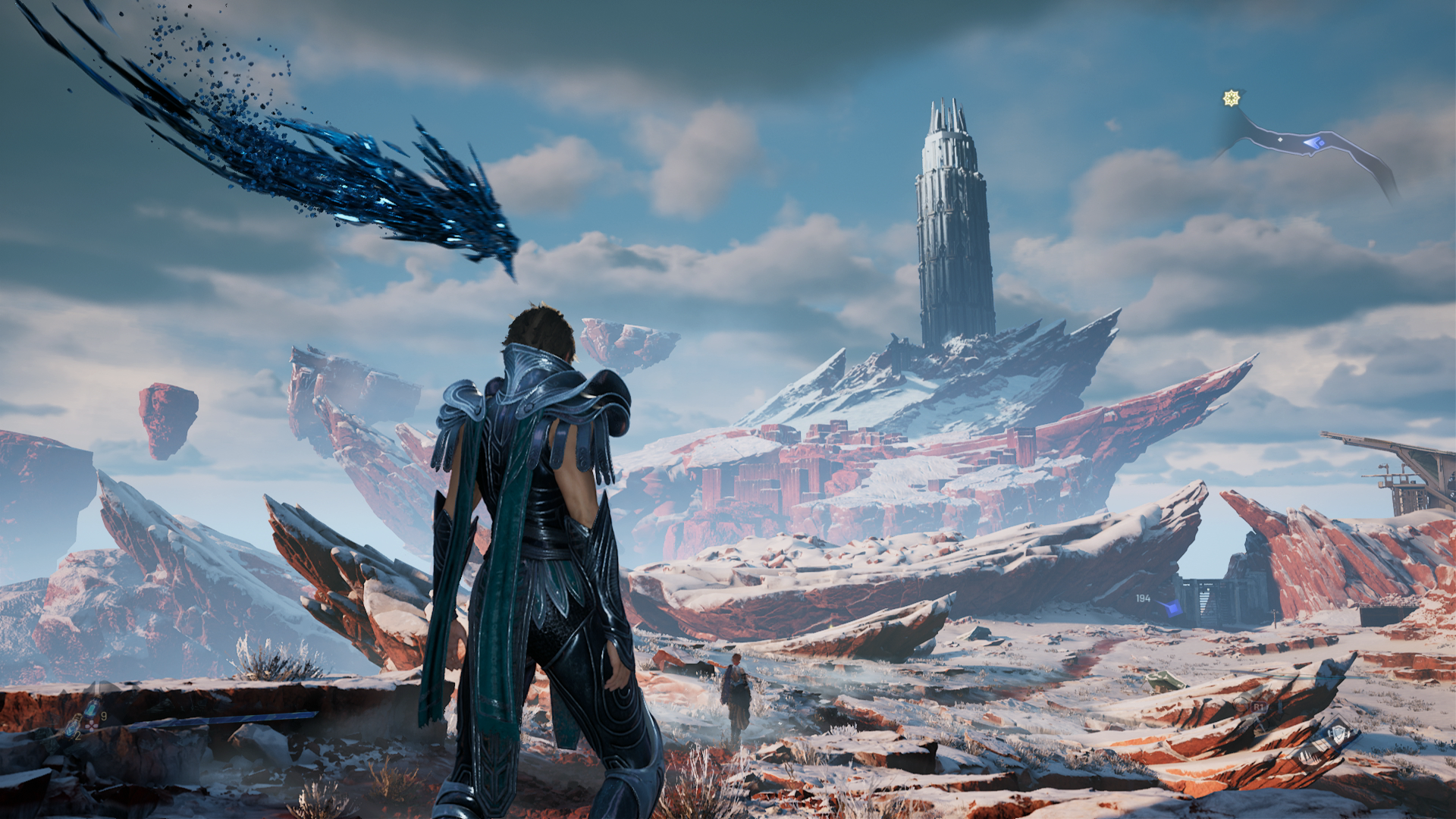This screenshot has width=1456, height=819.
Task: Use the blue potion with count 2
Action: pos(72,727)
